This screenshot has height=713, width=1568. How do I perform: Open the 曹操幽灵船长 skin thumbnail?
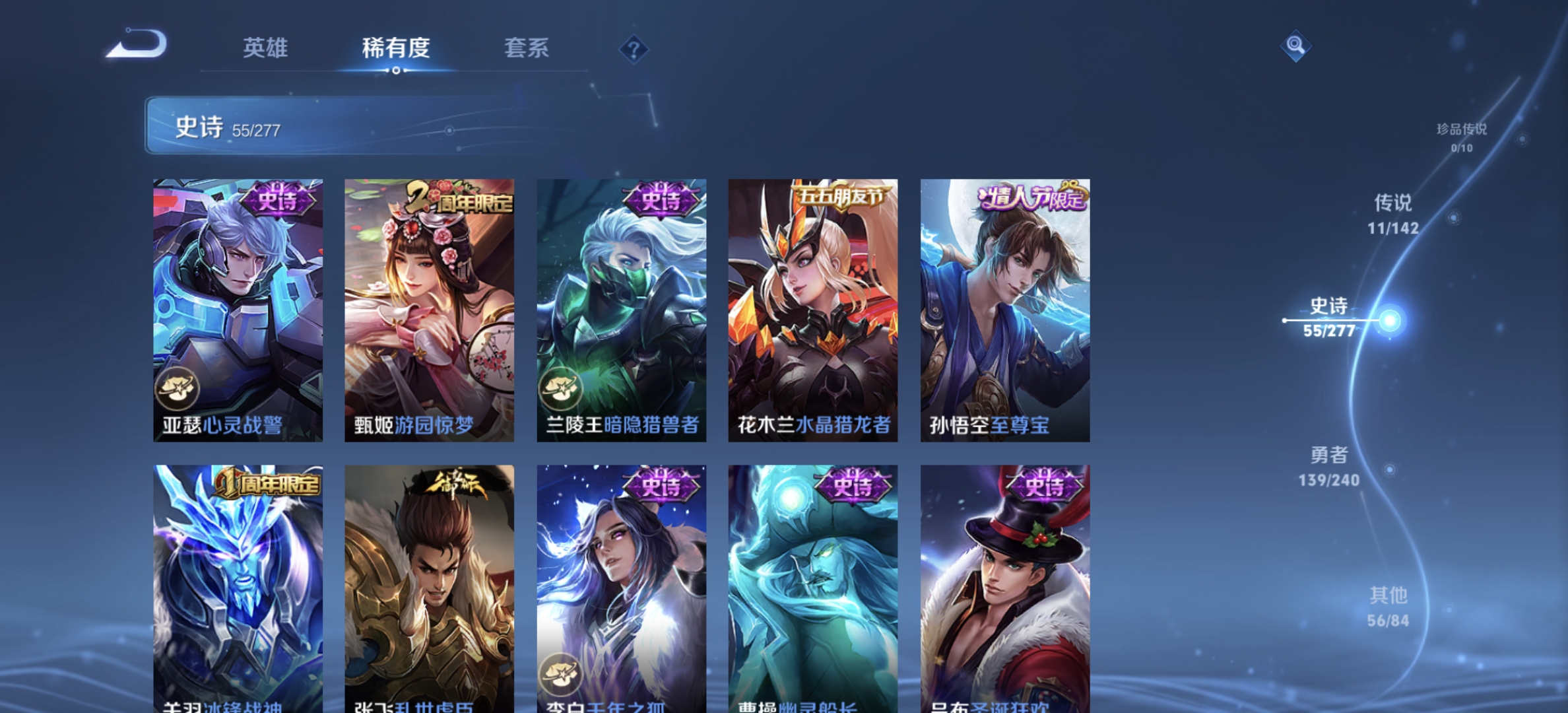point(813,581)
